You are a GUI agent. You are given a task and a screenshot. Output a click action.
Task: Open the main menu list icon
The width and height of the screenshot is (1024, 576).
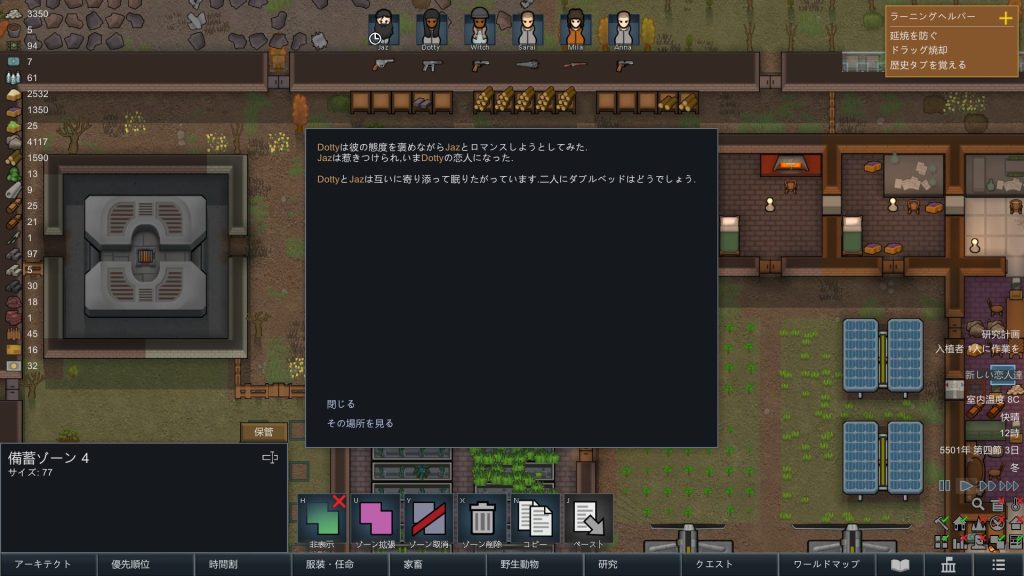[x=998, y=565]
